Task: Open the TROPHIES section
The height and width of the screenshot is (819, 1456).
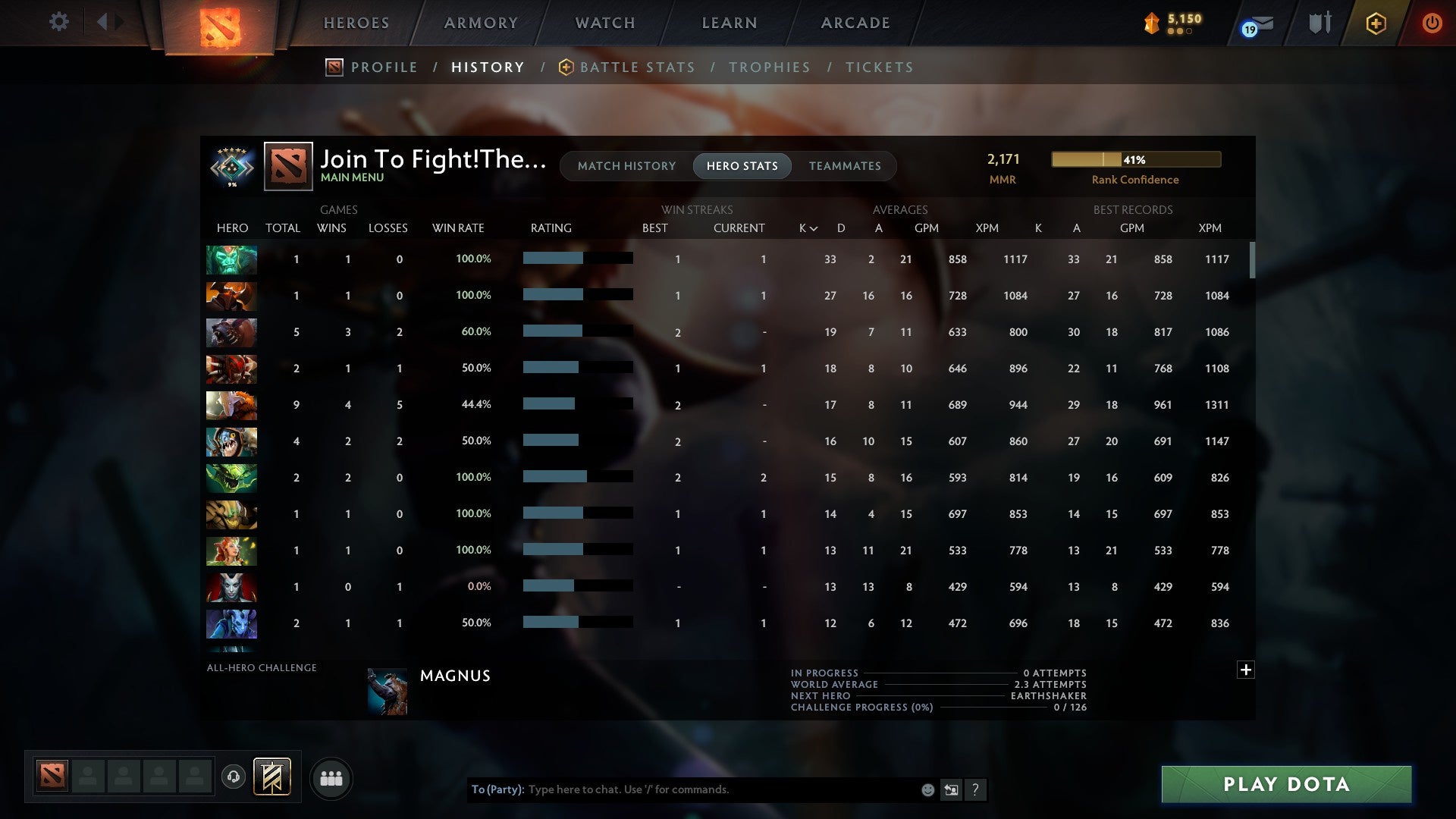Action: point(769,67)
